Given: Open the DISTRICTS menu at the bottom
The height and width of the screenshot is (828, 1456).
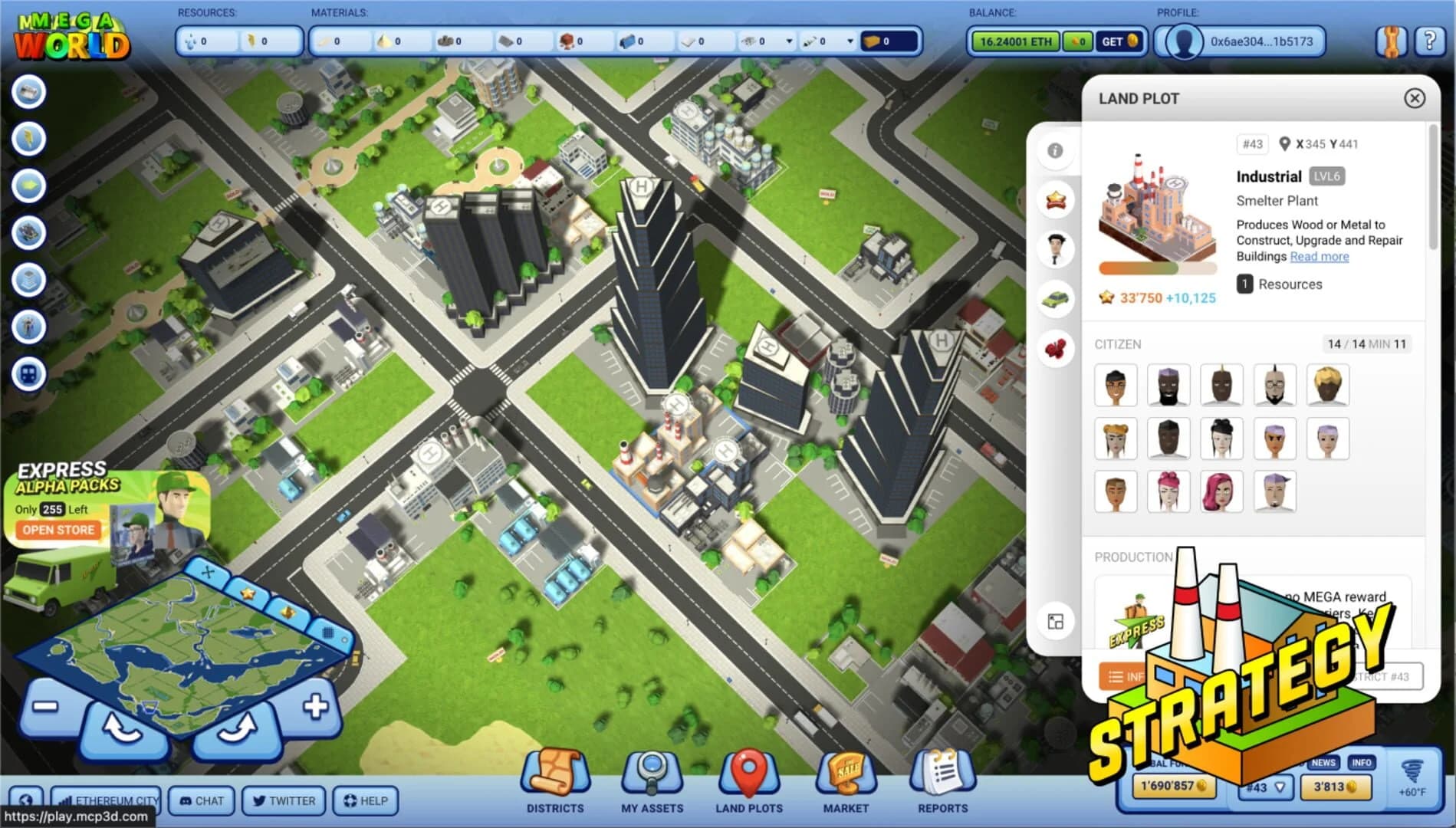Looking at the screenshot, I should coord(555,782).
